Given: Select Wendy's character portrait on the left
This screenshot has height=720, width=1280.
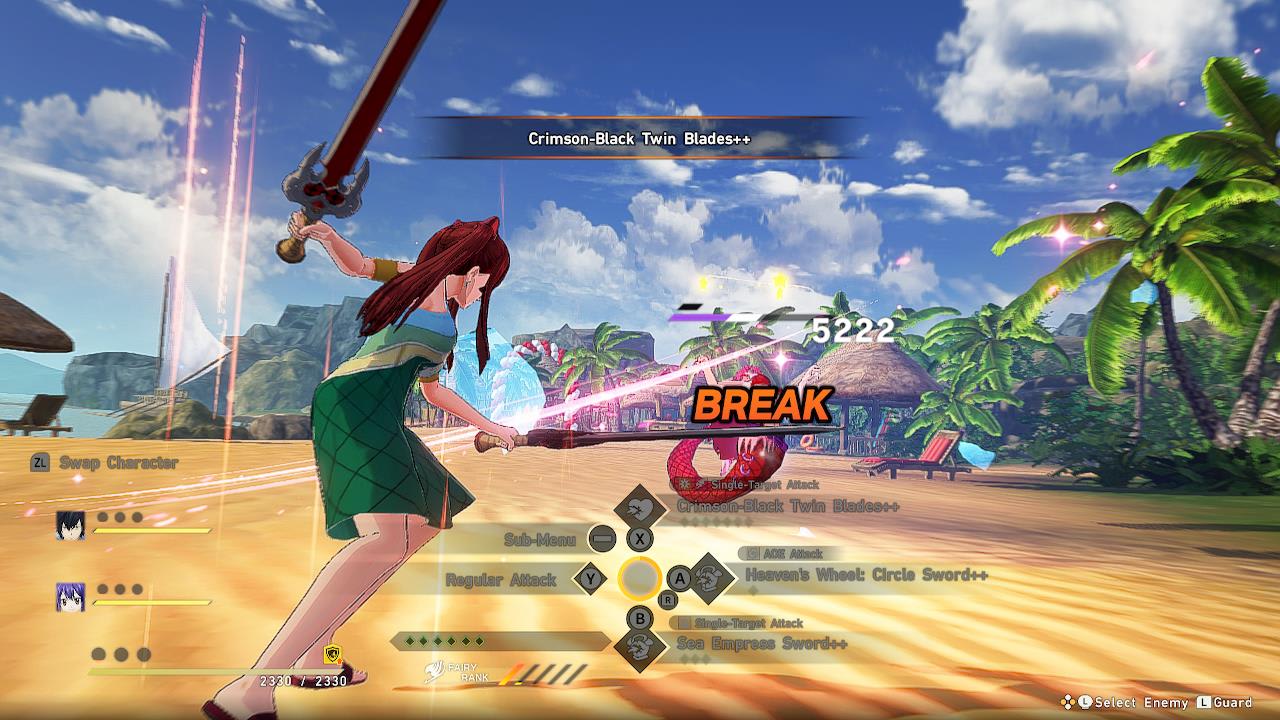Looking at the screenshot, I should 70,597.
